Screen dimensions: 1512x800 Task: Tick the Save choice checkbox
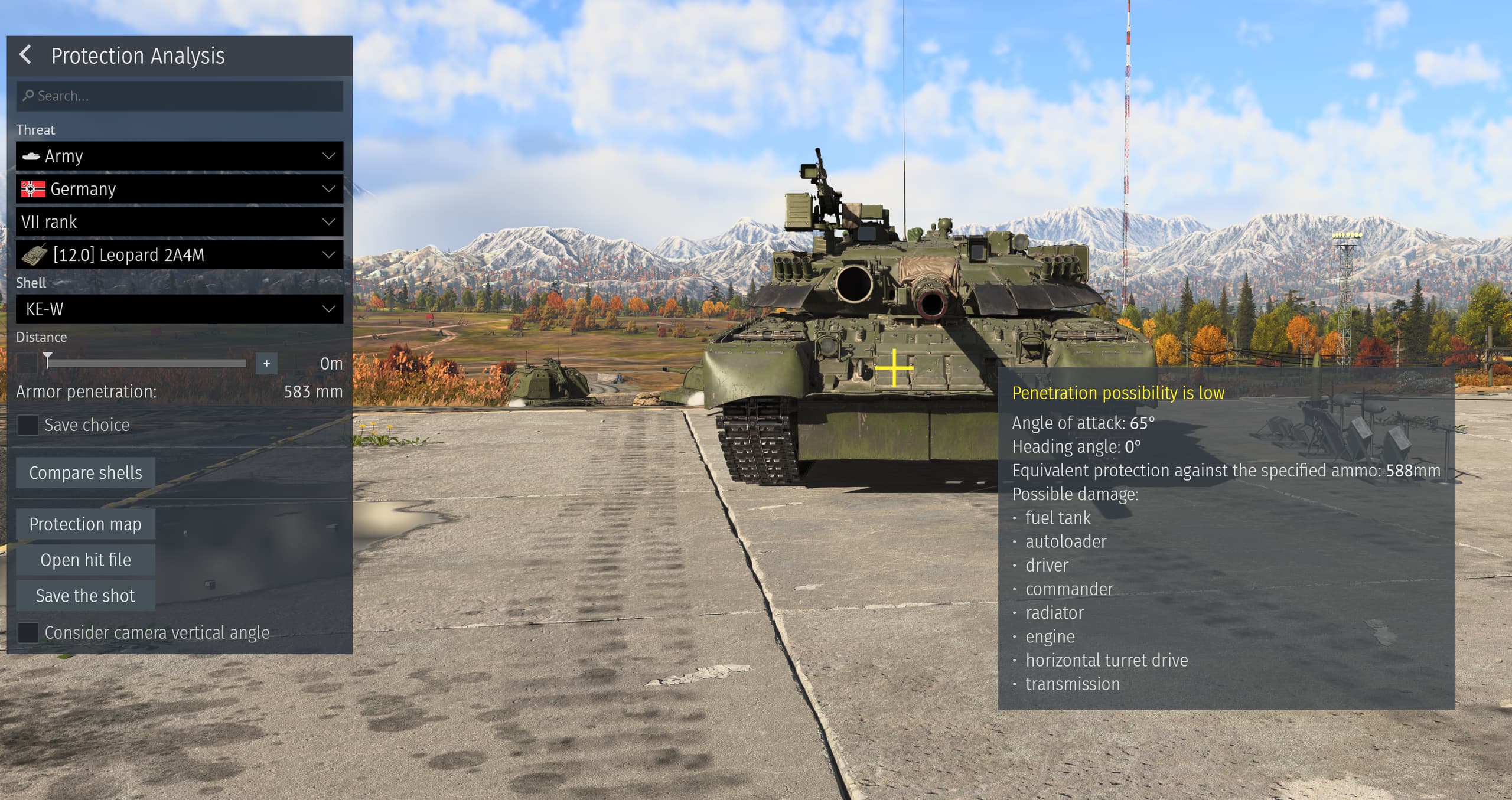pyautogui.click(x=28, y=425)
